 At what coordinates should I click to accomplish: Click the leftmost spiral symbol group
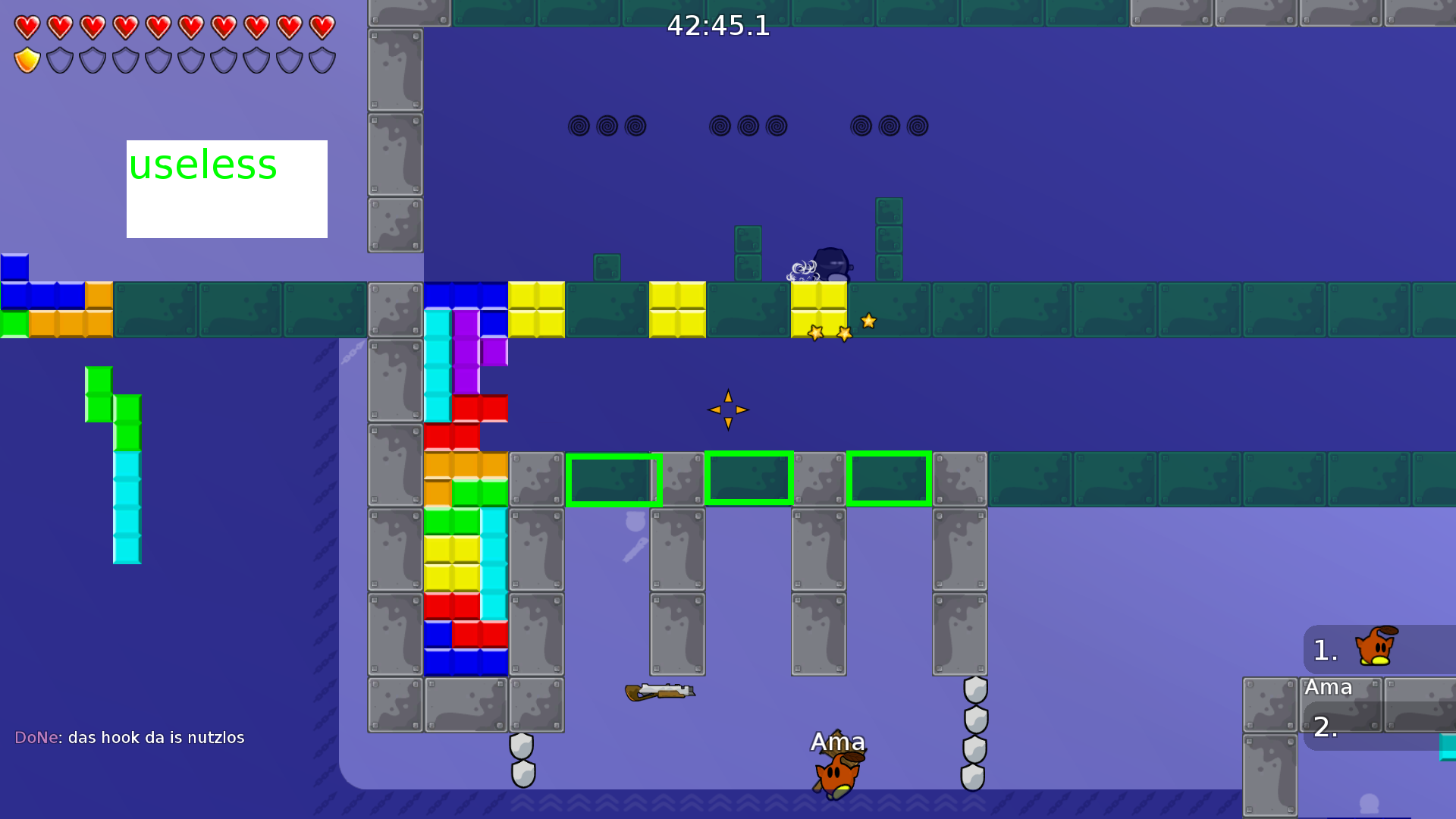pos(608,126)
